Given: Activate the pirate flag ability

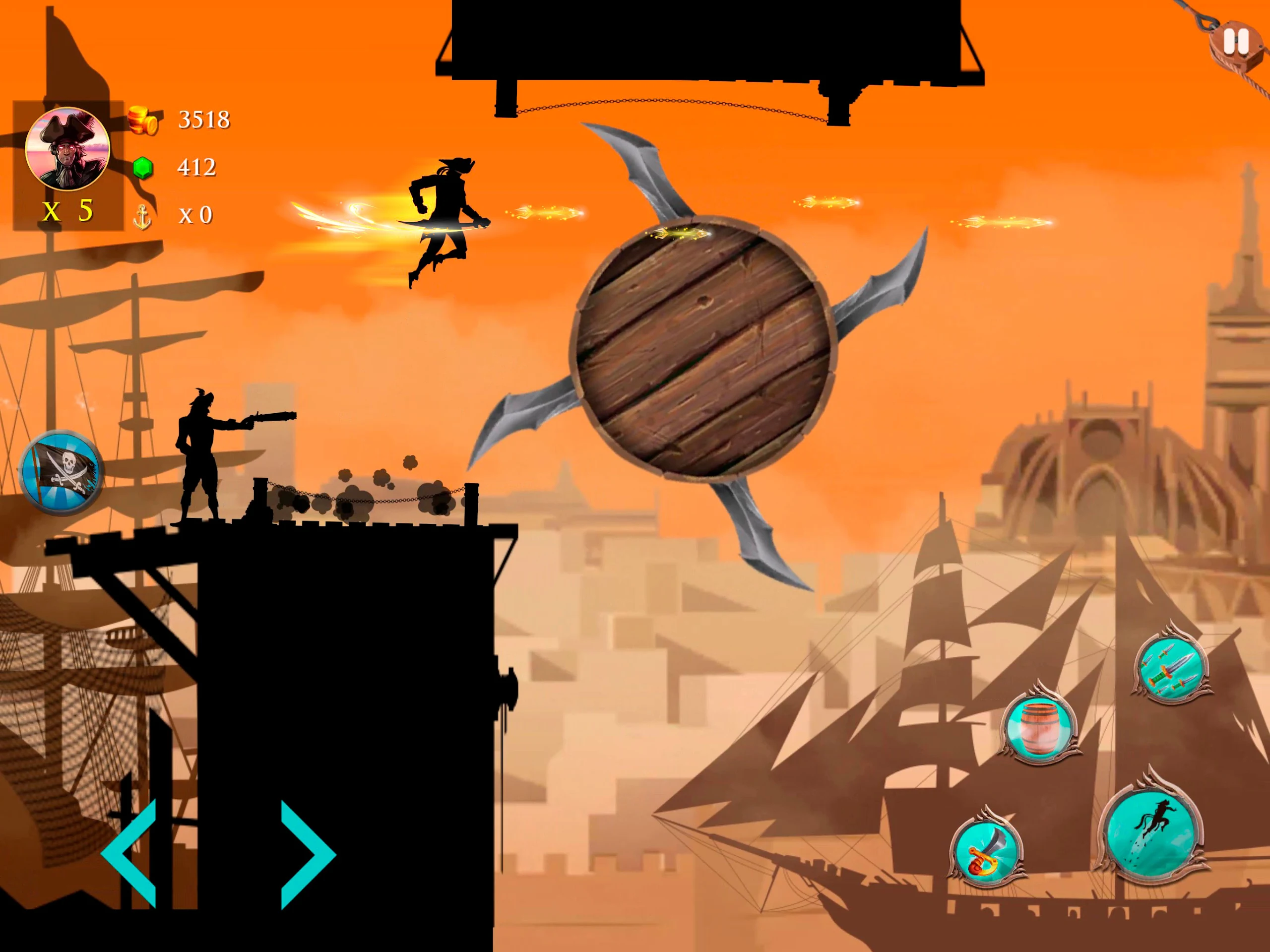Looking at the screenshot, I should (x=62, y=471).
